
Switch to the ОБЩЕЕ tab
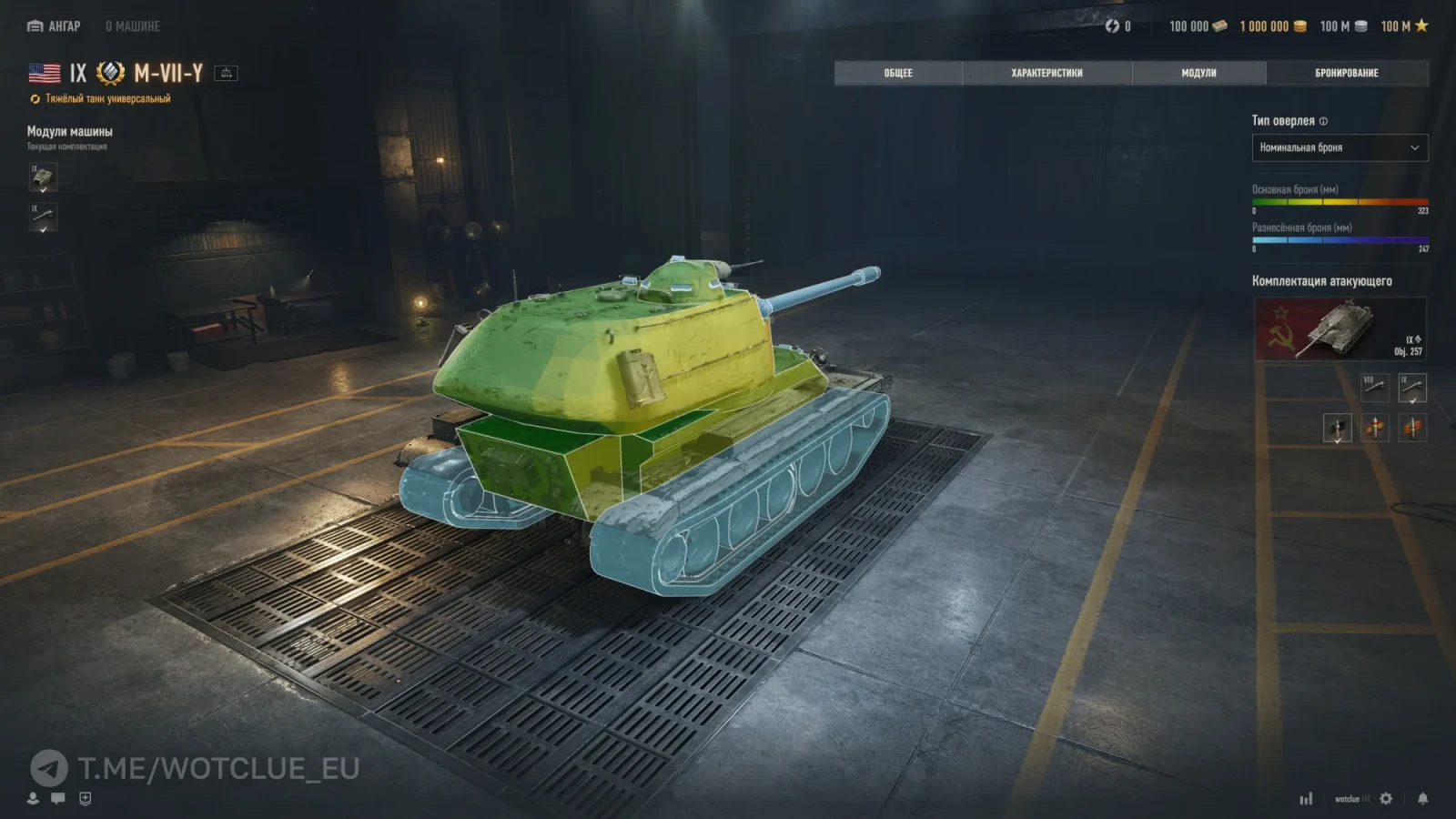(x=898, y=73)
